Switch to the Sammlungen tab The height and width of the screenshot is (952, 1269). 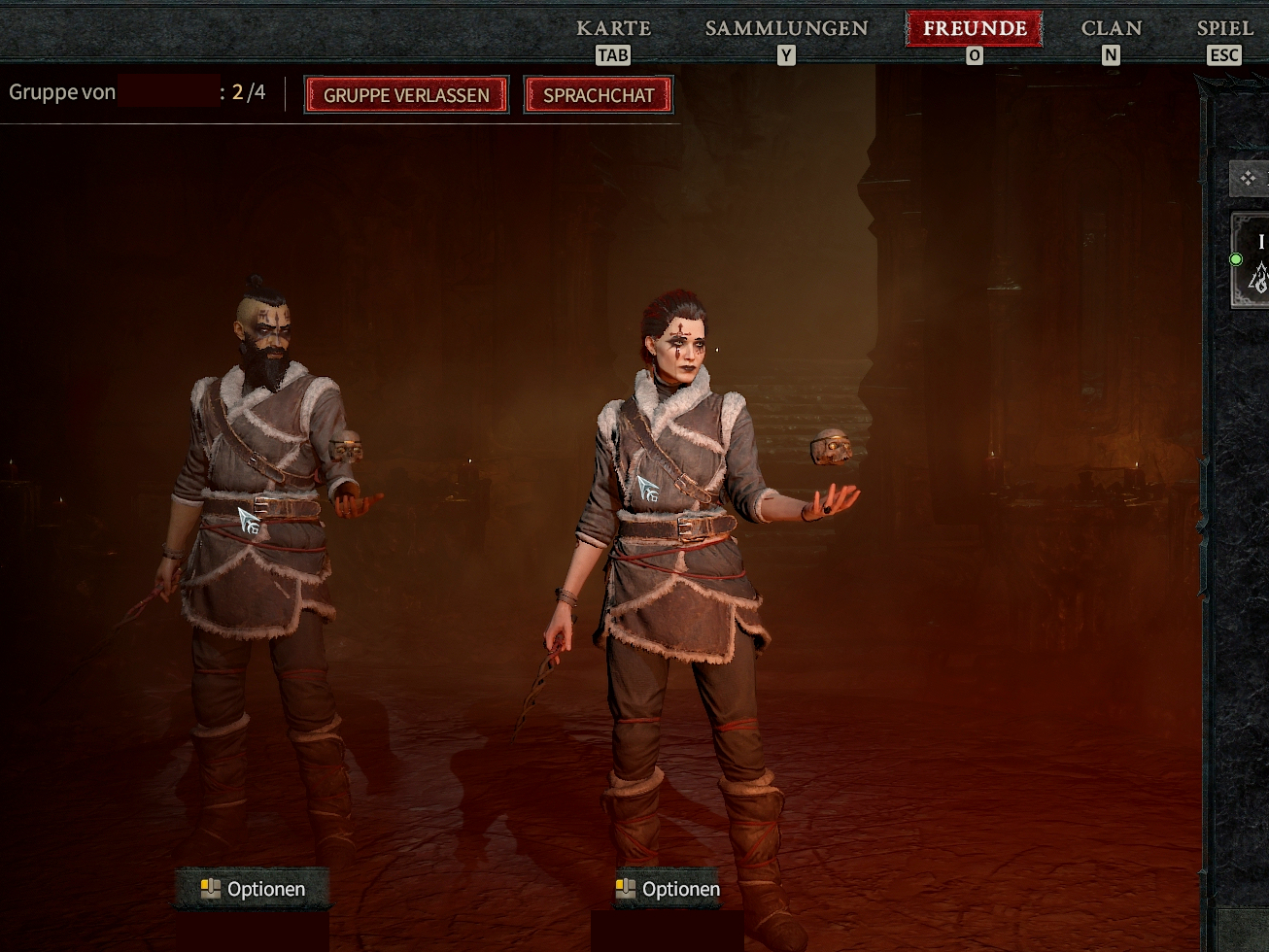tap(786, 28)
